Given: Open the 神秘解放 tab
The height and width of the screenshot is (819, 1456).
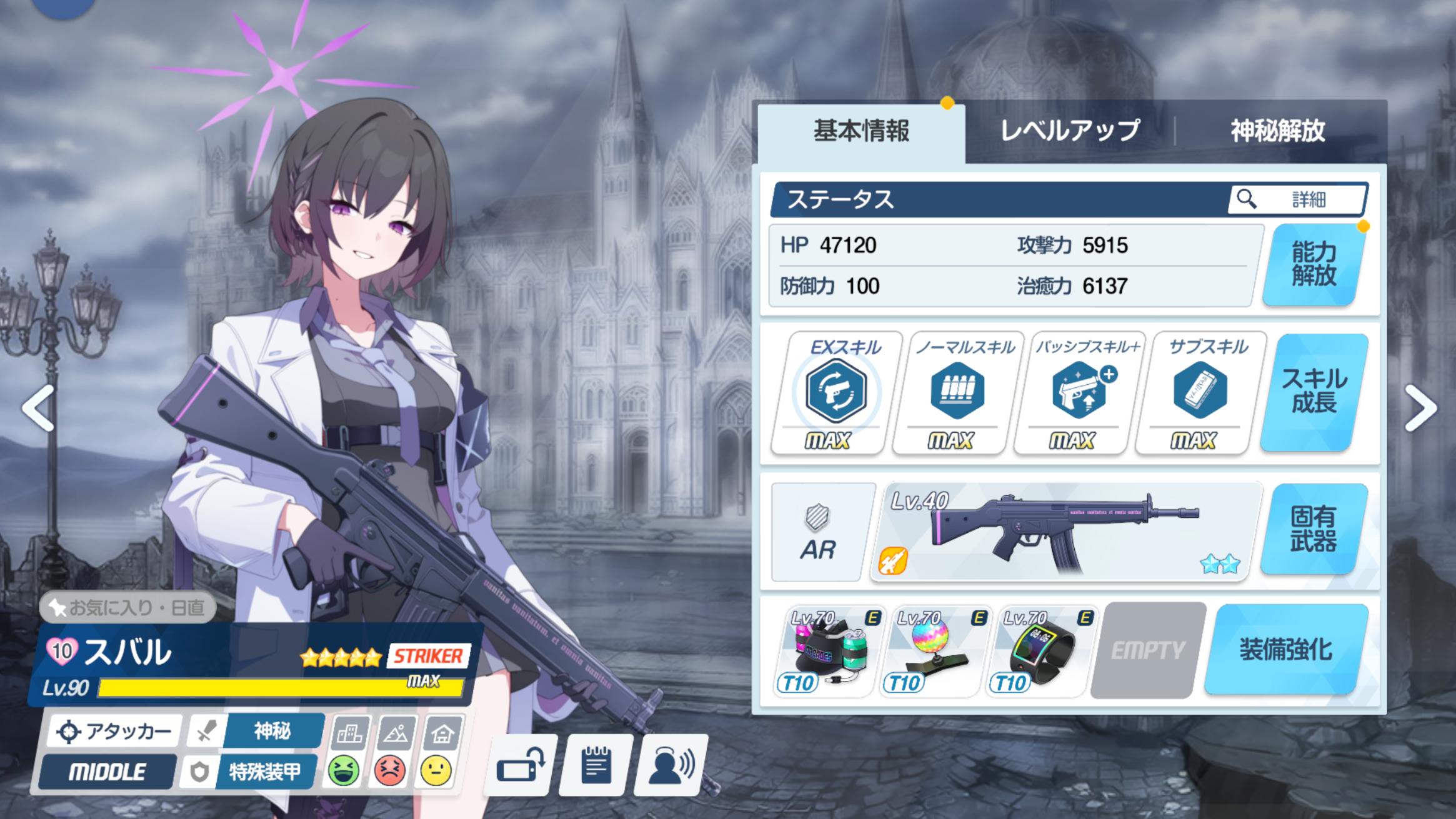Looking at the screenshot, I should (x=1277, y=131).
